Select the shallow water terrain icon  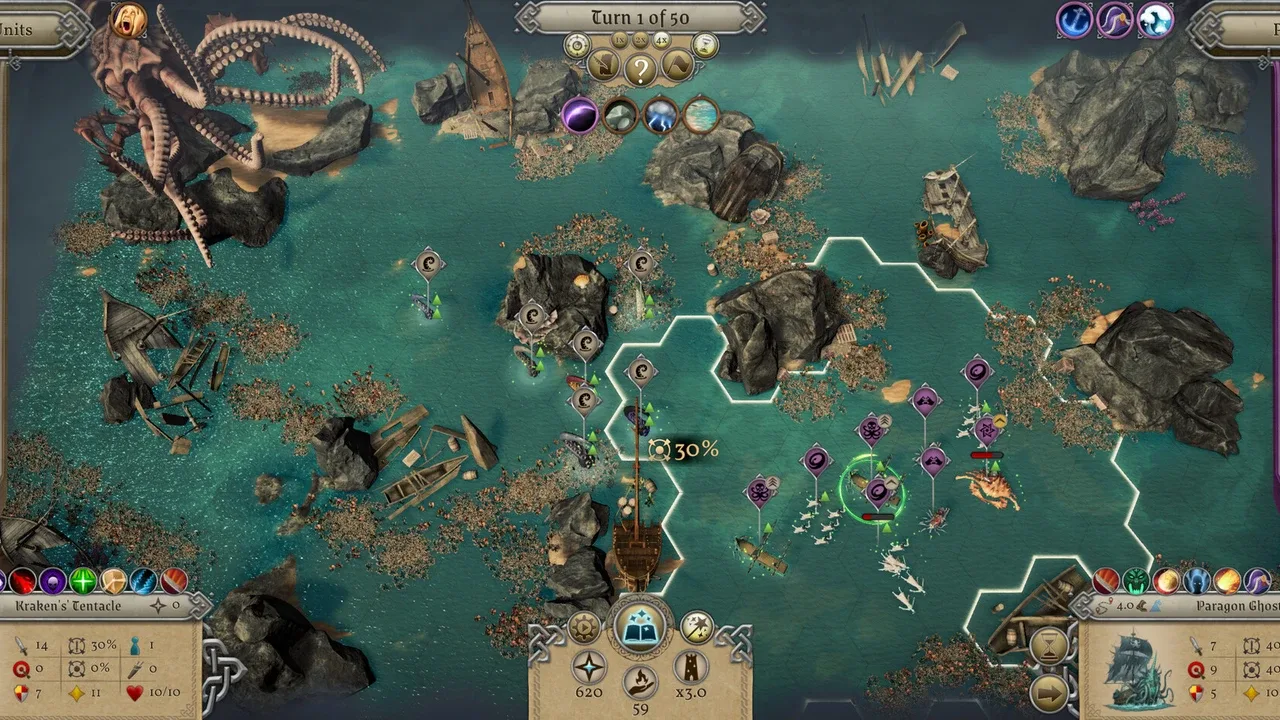click(701, 115)
